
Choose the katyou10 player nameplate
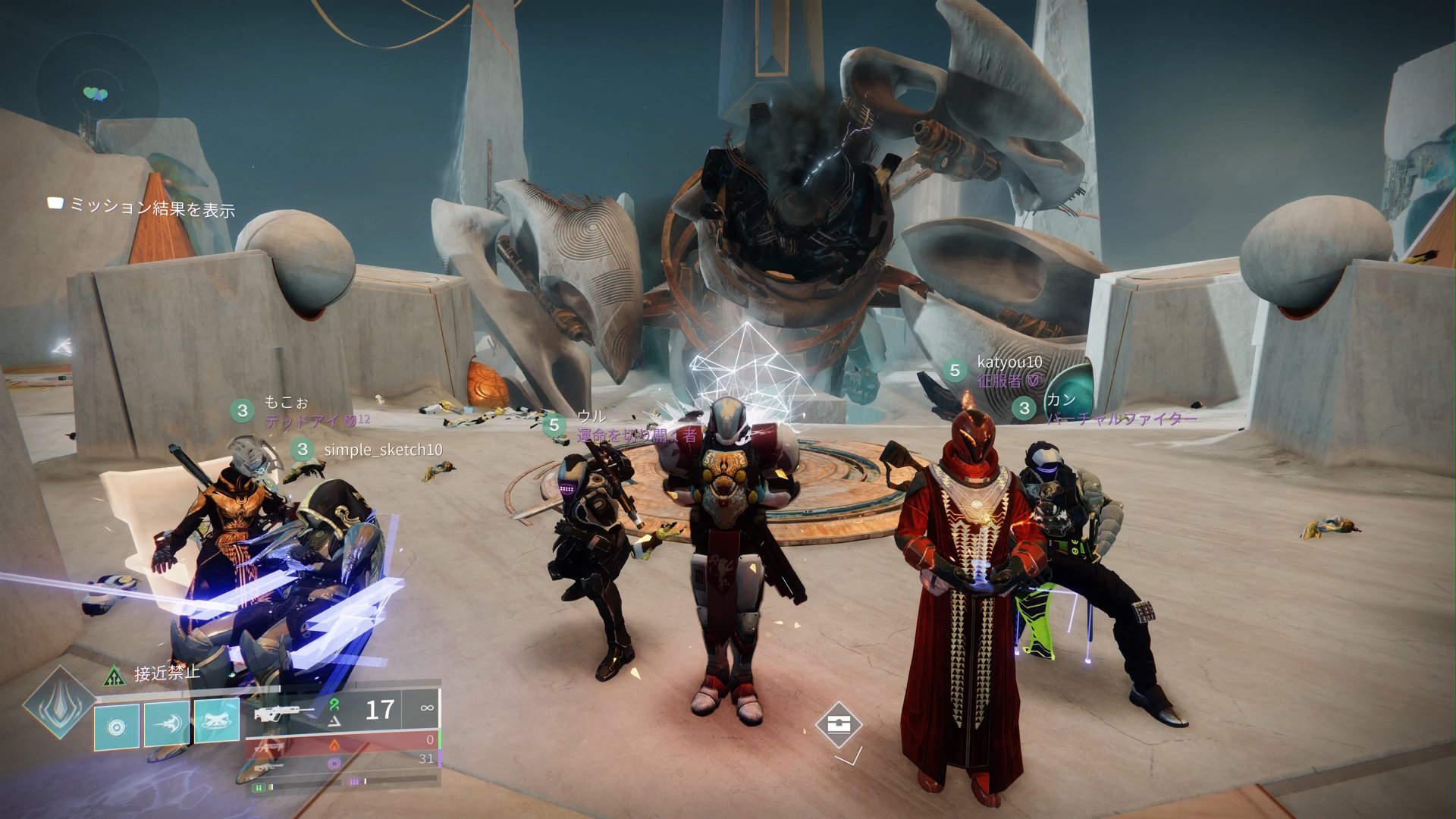[1009, 362]
